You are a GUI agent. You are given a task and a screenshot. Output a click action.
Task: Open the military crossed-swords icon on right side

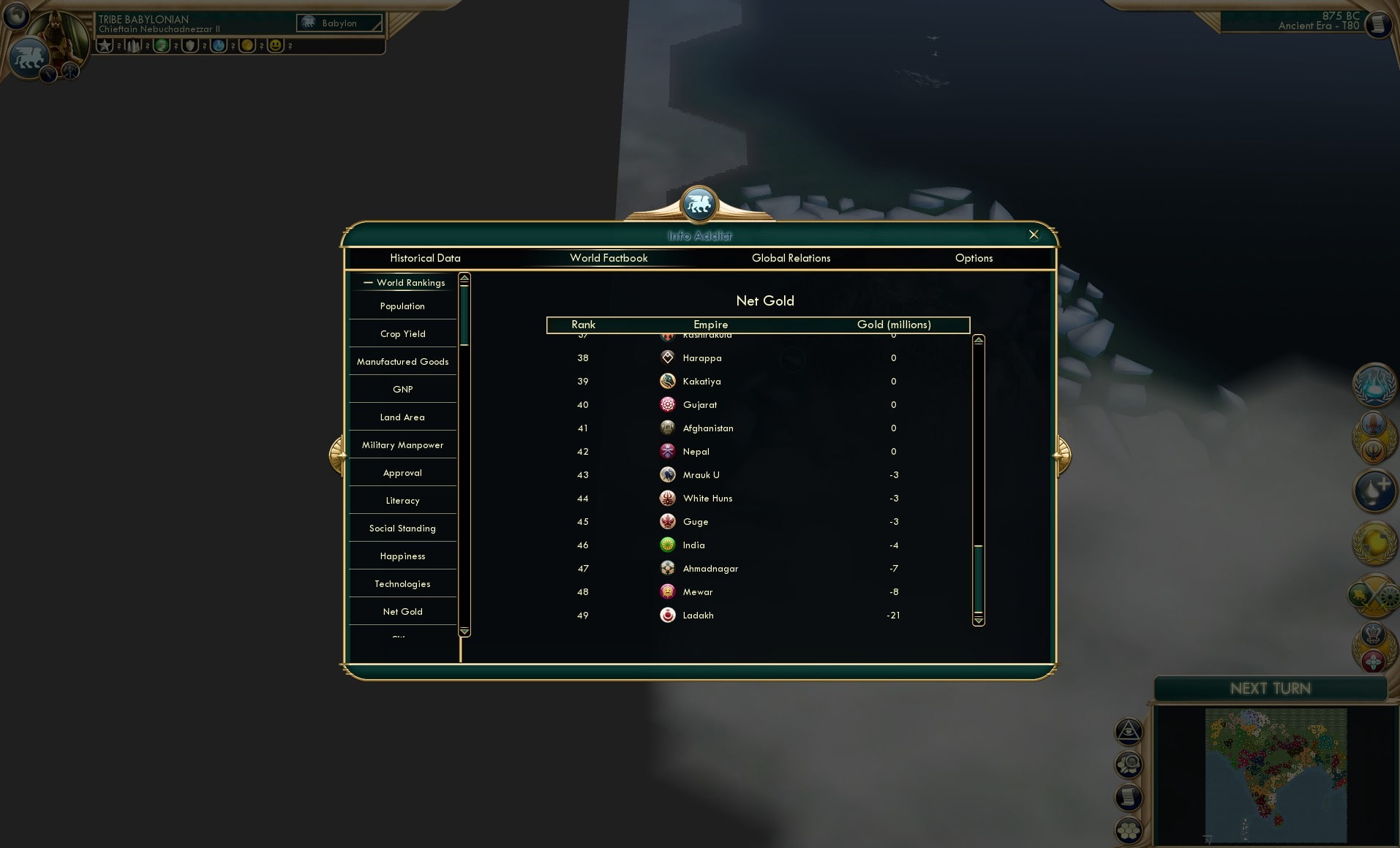(1373, 596)
